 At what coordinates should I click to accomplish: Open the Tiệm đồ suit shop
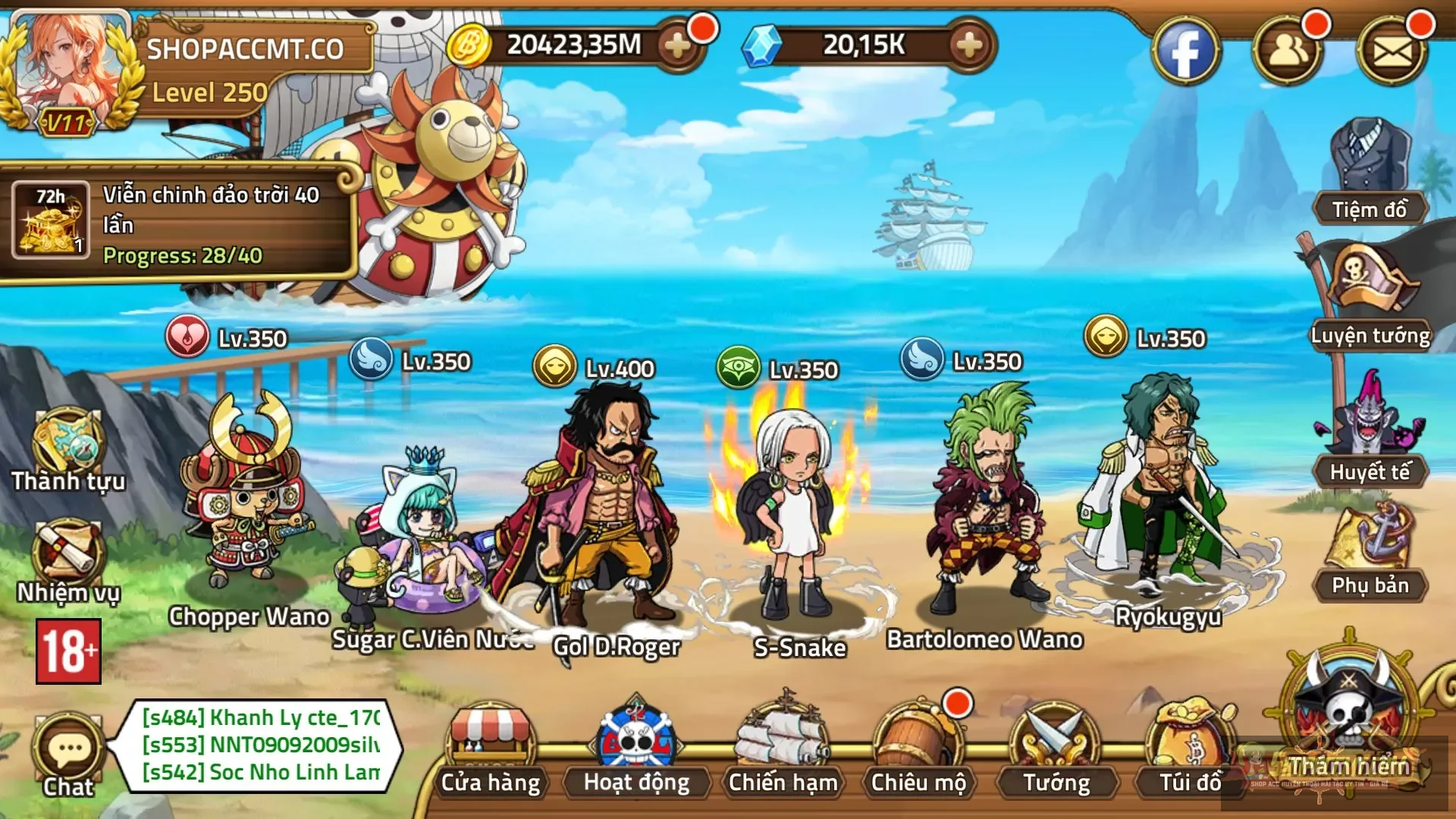point(1370,171)
